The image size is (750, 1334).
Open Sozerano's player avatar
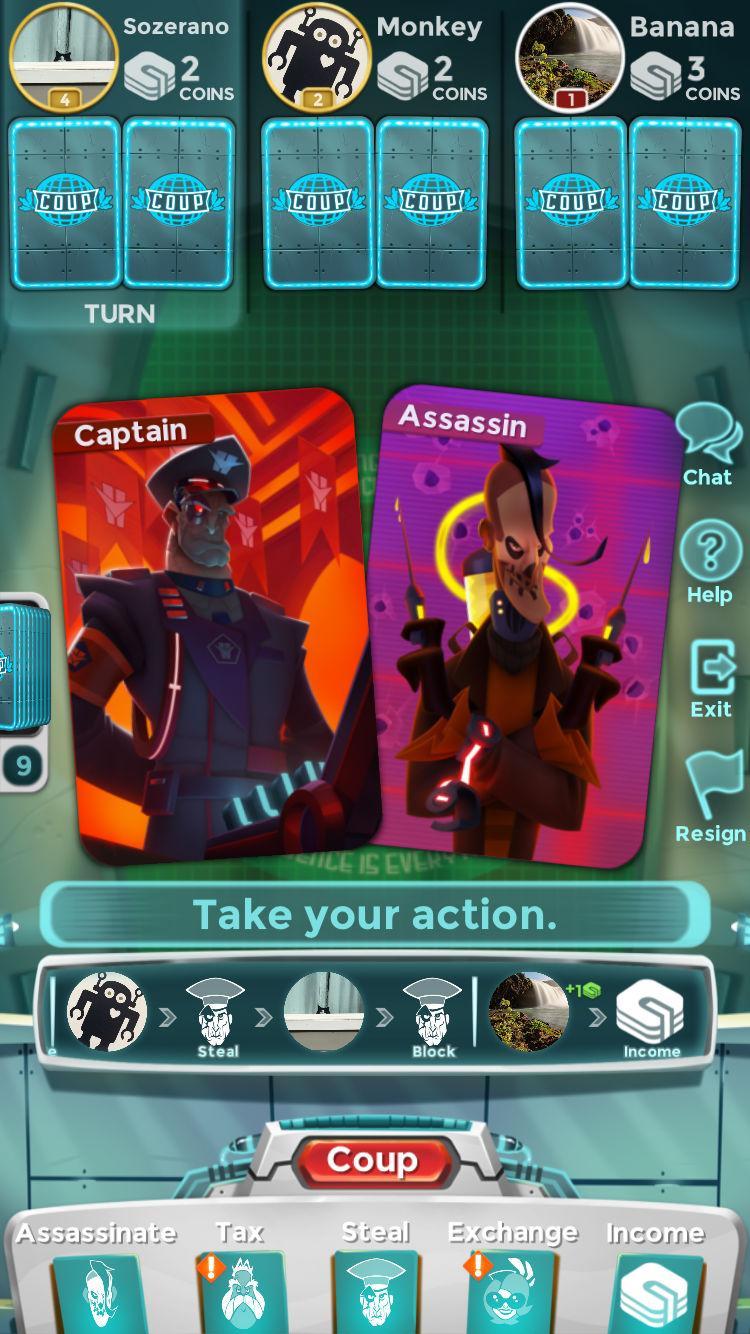(63, 56)
